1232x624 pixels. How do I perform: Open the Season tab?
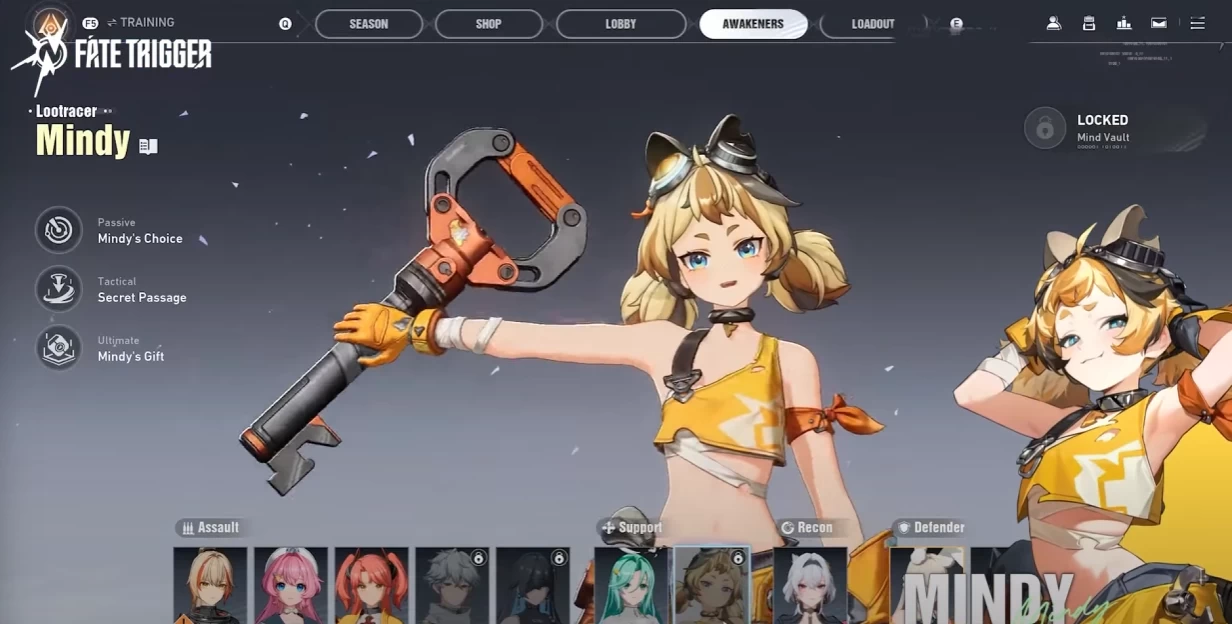point(369,24)
